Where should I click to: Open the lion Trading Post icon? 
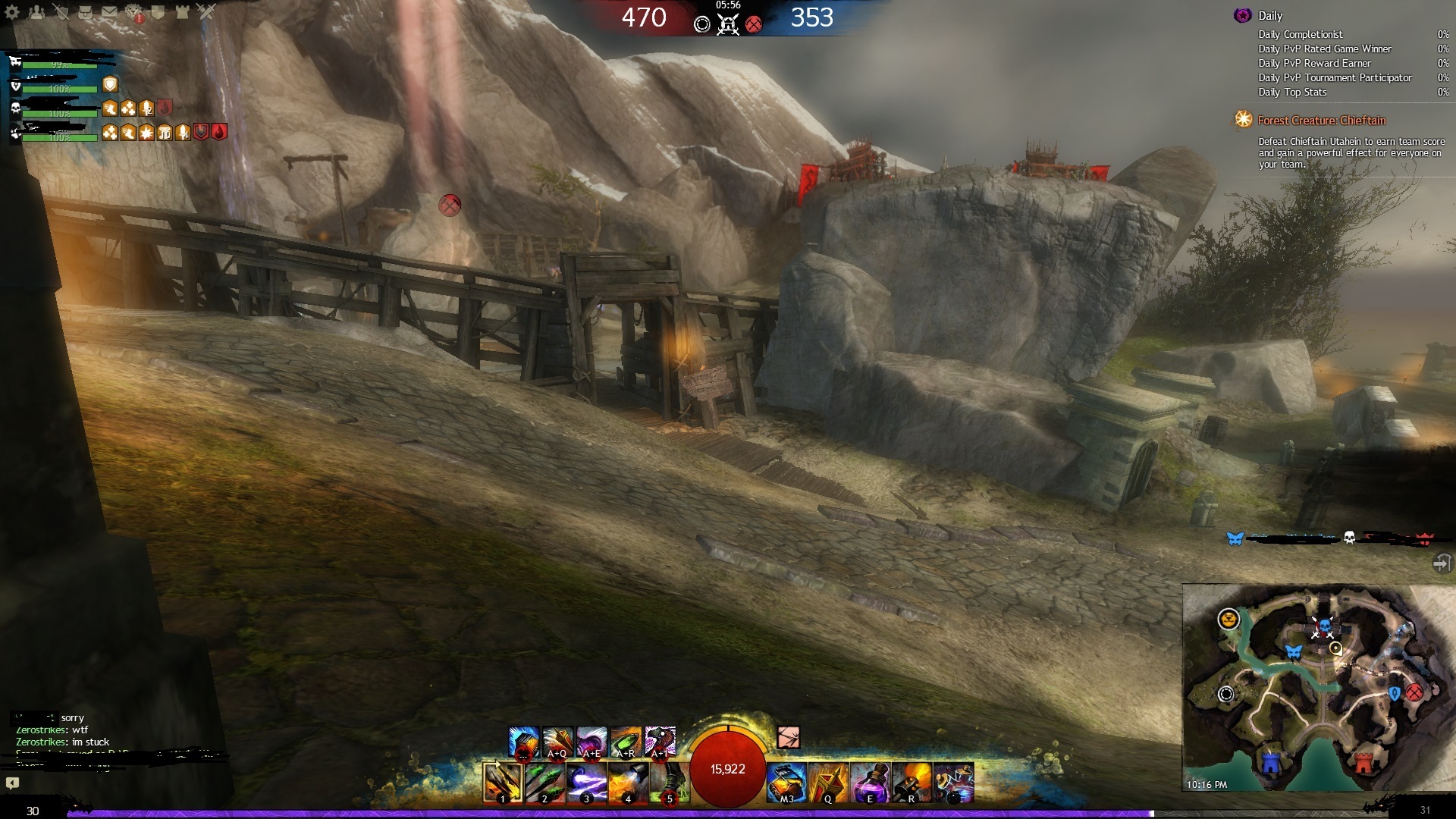click(x=134, y=11)
